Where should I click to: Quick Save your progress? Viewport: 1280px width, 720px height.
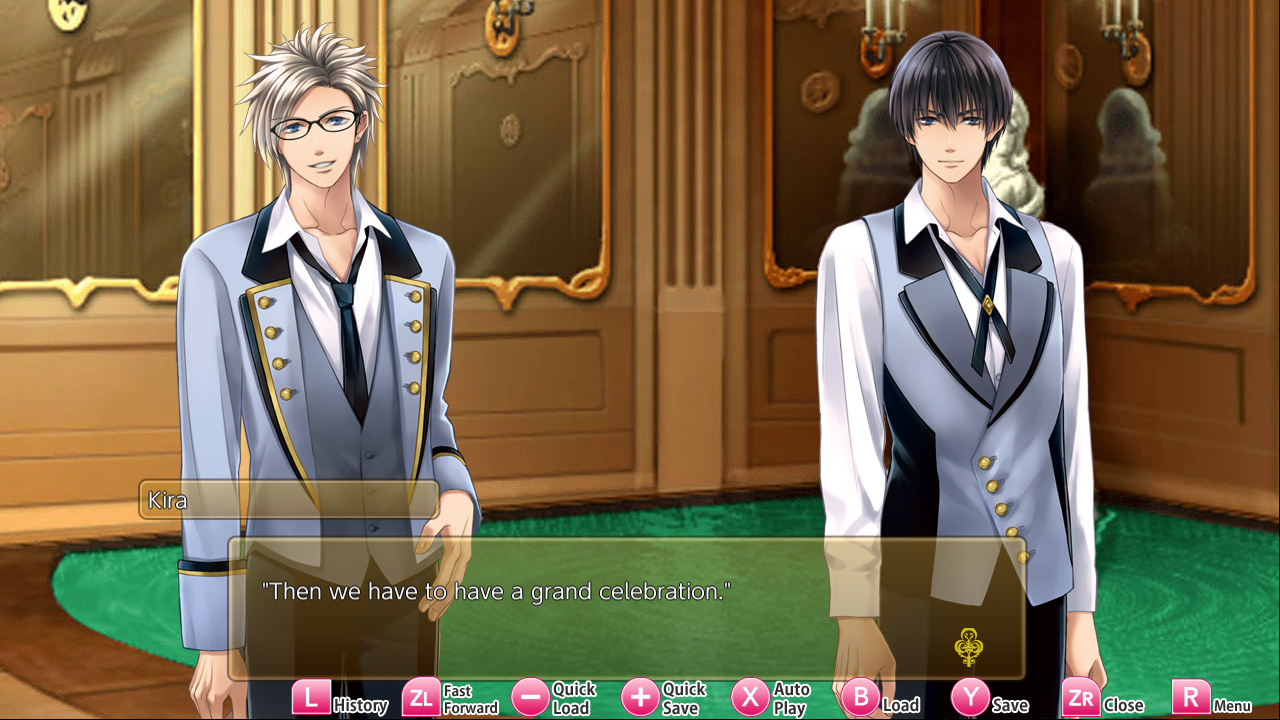684,698
